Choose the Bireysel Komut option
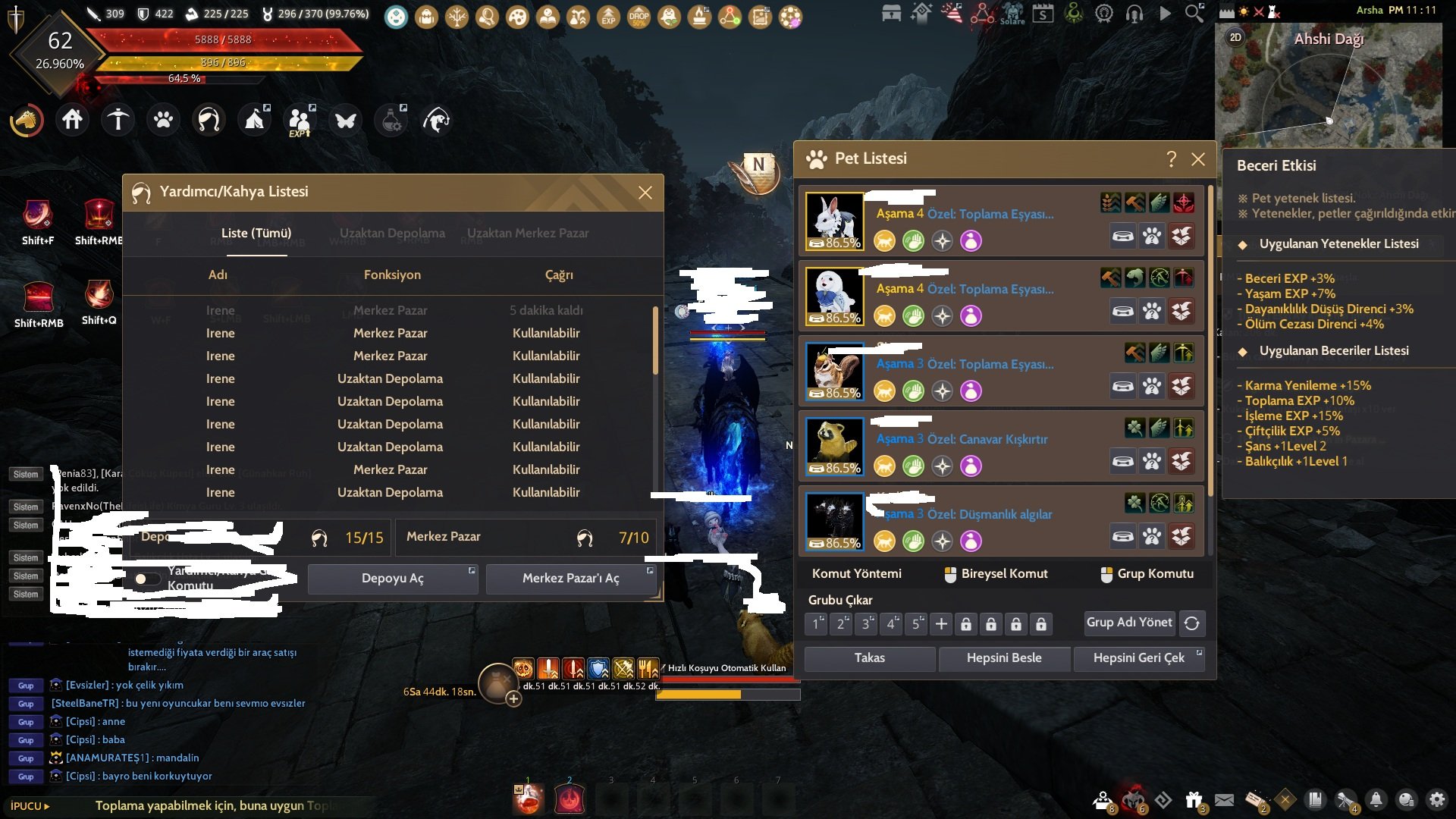Viewport: 1456px width, 819px height. point(995,574)
